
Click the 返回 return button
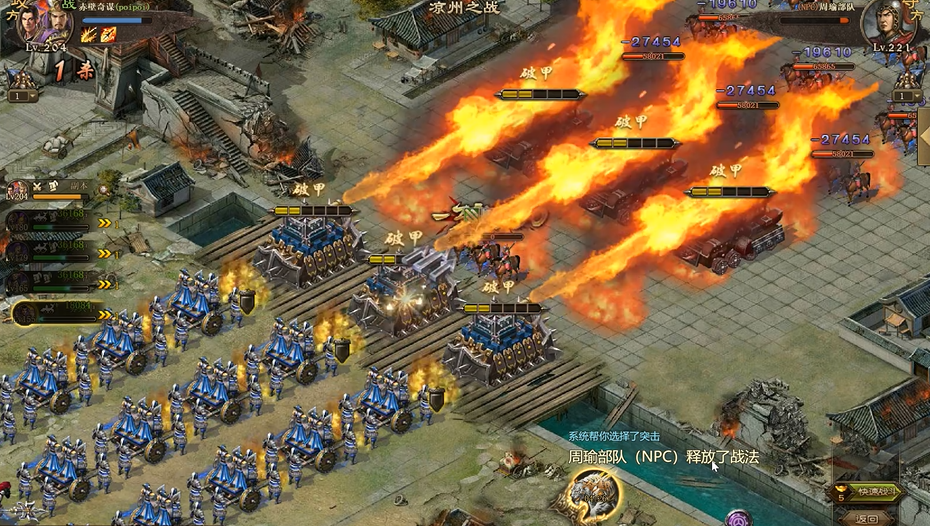click(x=867, y=517)
